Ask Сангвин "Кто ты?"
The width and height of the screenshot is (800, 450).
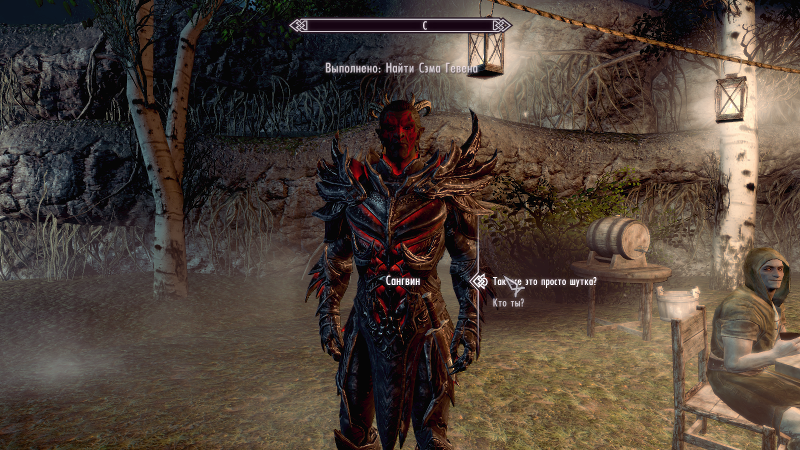[509, 302]
